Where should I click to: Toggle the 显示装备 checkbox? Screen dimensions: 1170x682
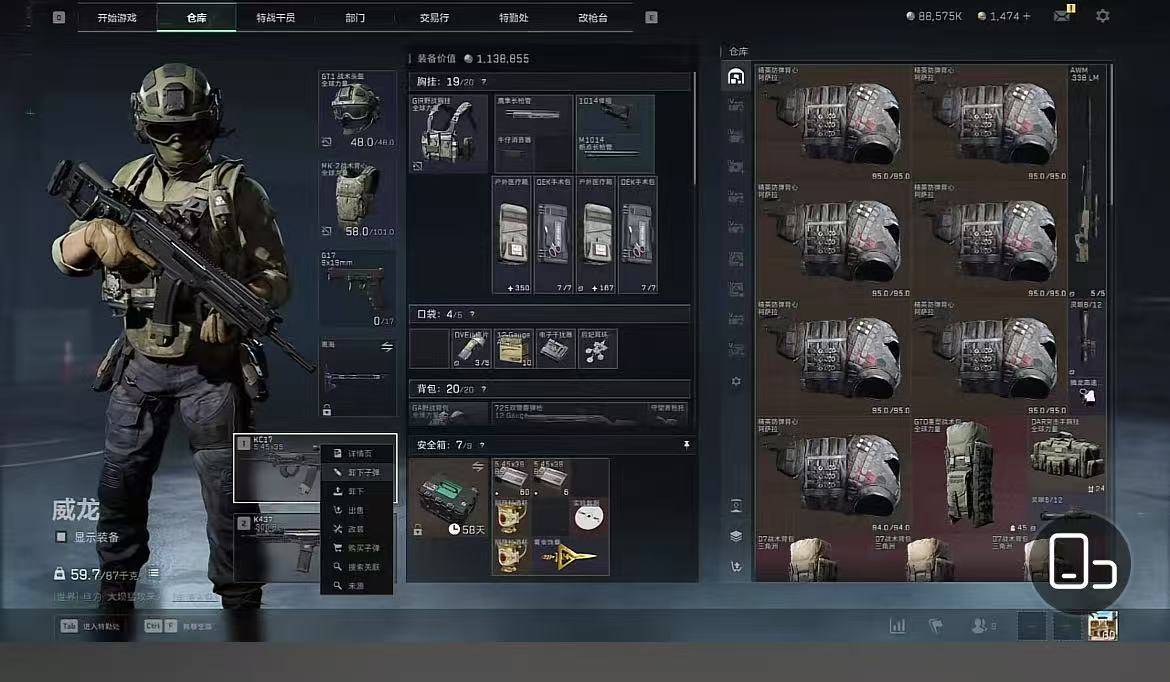point(62,537)
